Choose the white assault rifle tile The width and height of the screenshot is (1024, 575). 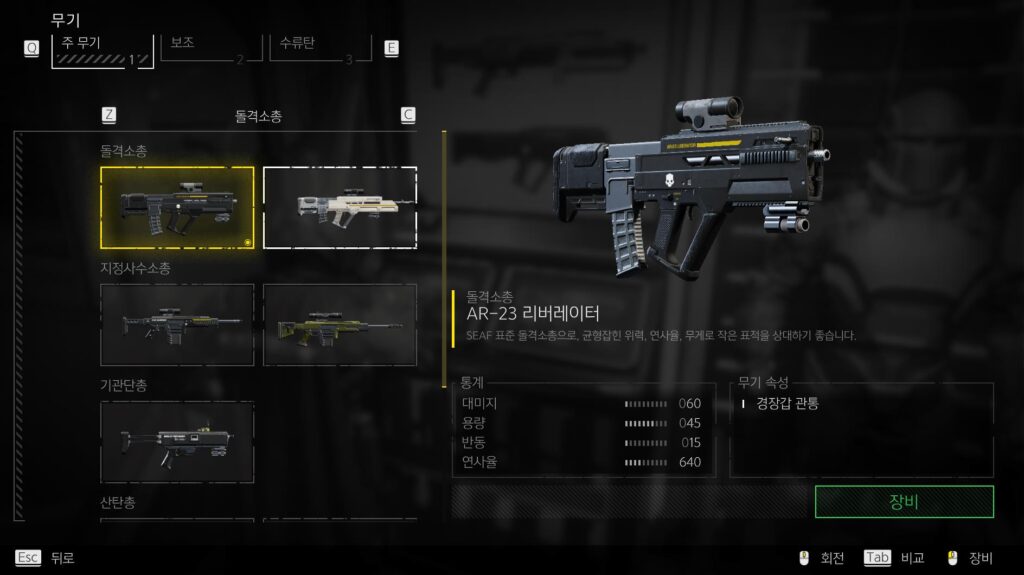[x=340, y=208]
